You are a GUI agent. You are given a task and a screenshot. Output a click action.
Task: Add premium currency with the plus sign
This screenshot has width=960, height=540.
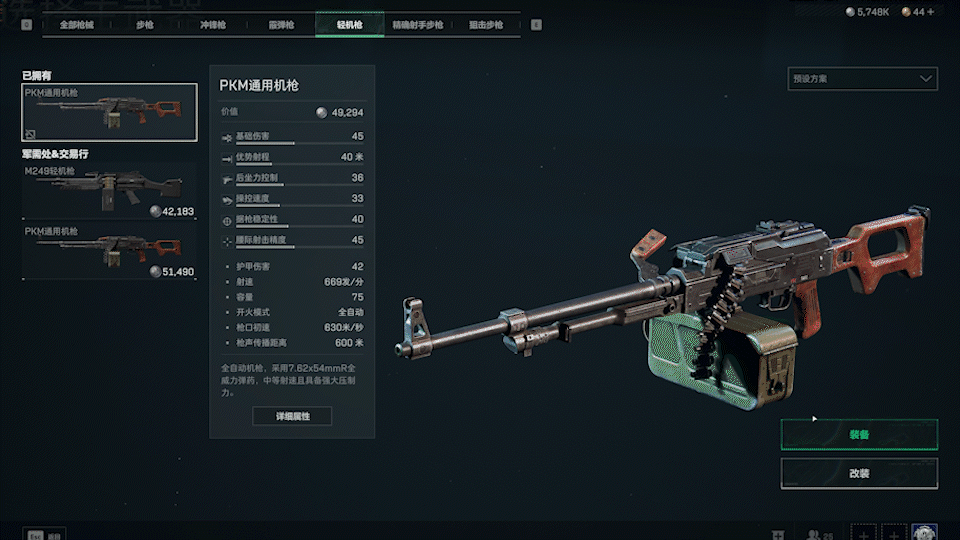(x=931, y=12)
